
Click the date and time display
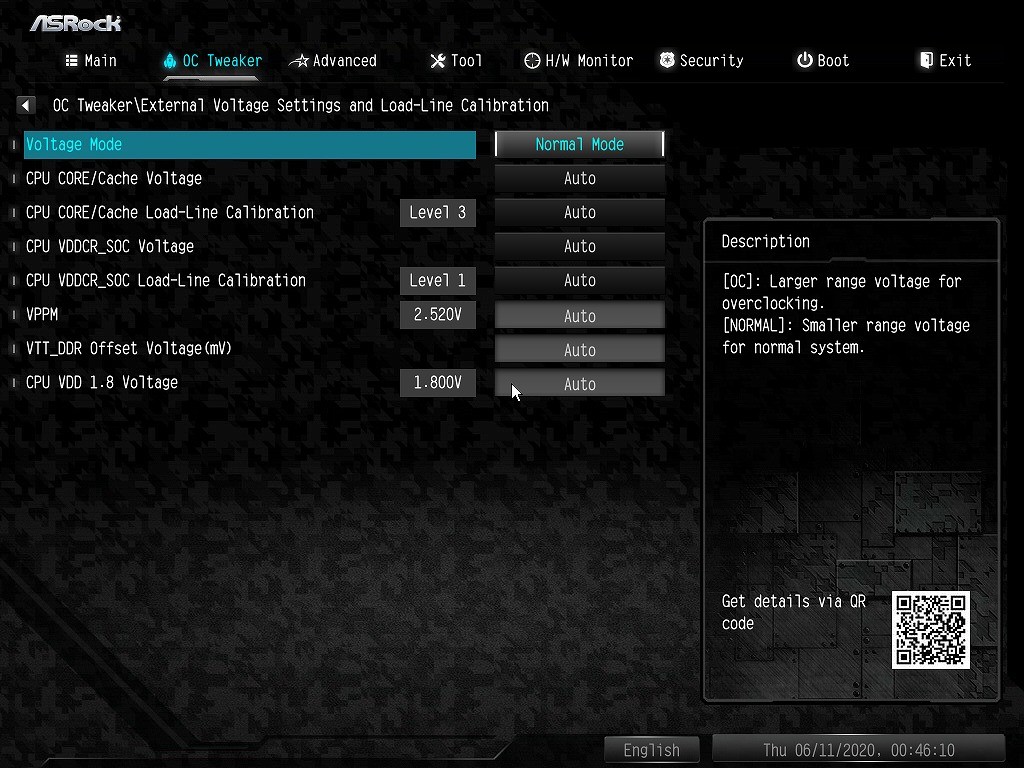coord(858,750)
